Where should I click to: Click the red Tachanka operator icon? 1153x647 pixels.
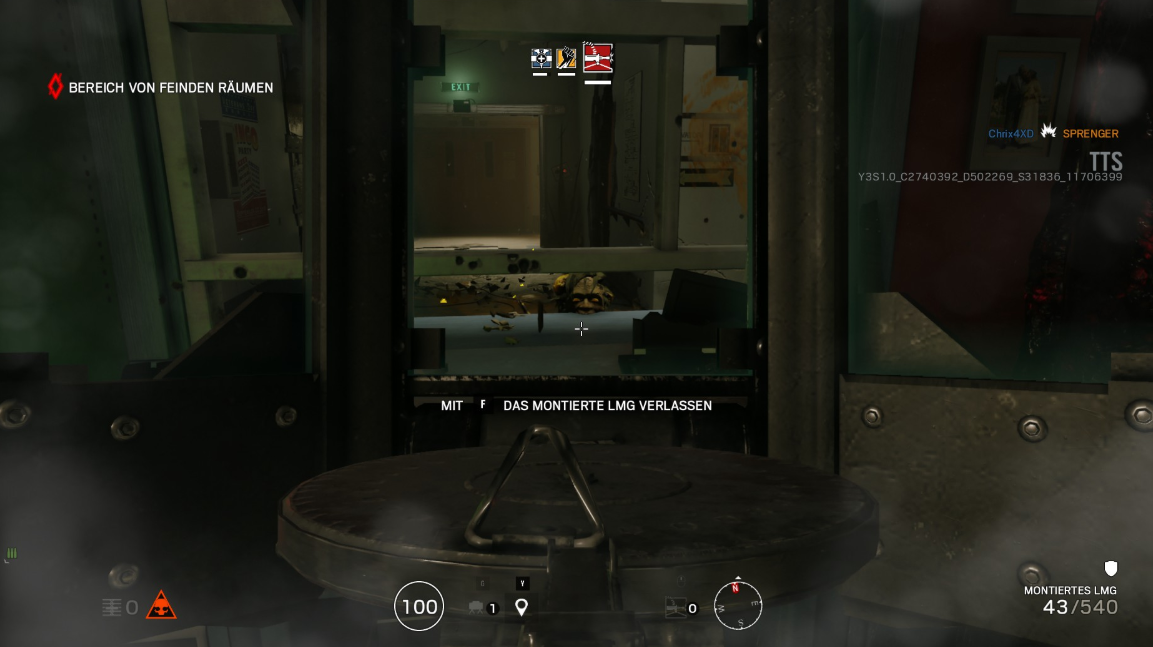point(597,57)
